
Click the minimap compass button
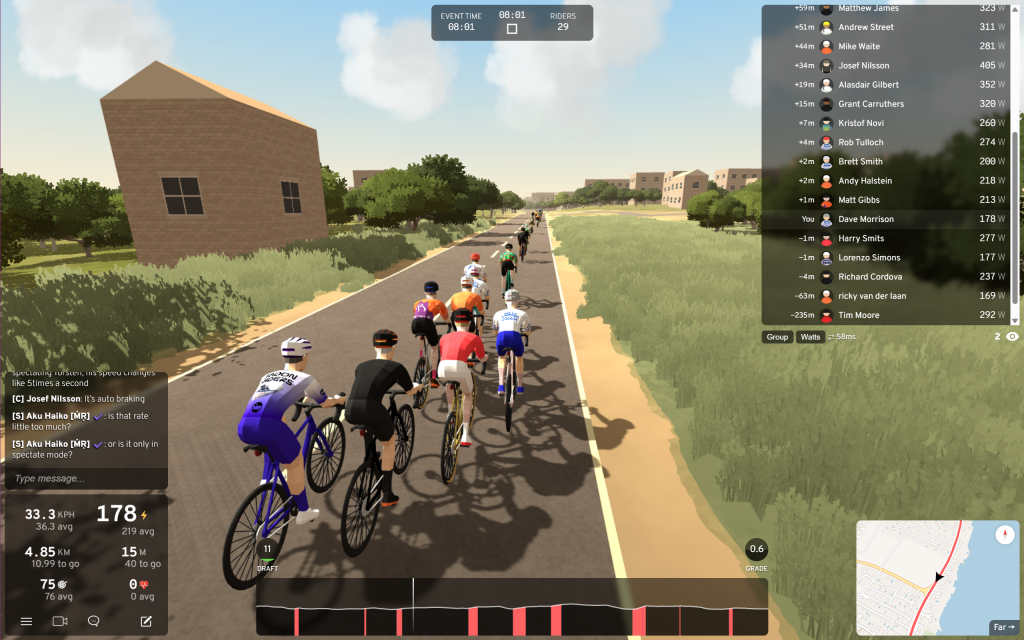click(1006, 535)
